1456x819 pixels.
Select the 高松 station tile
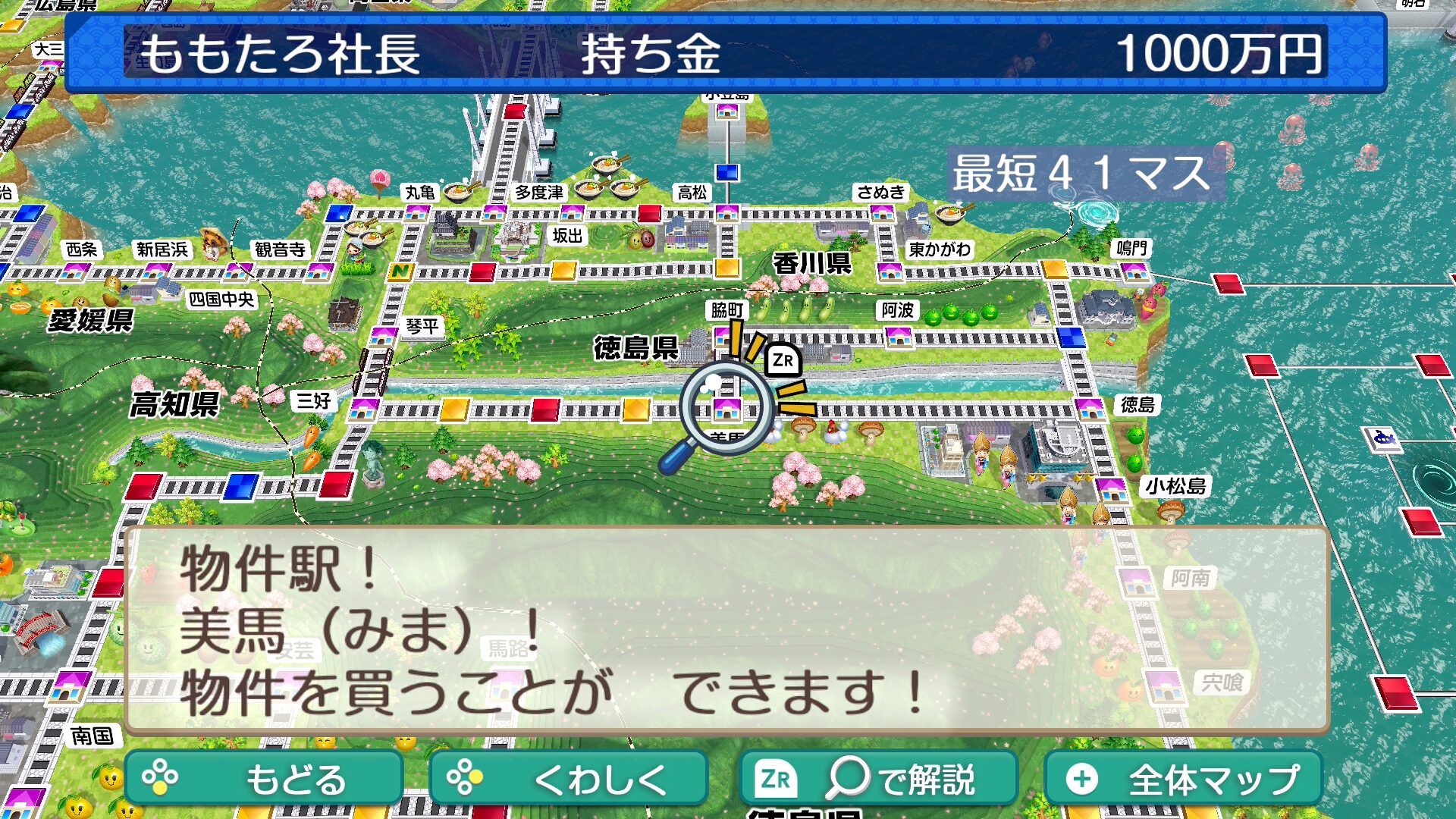point(726,212)
